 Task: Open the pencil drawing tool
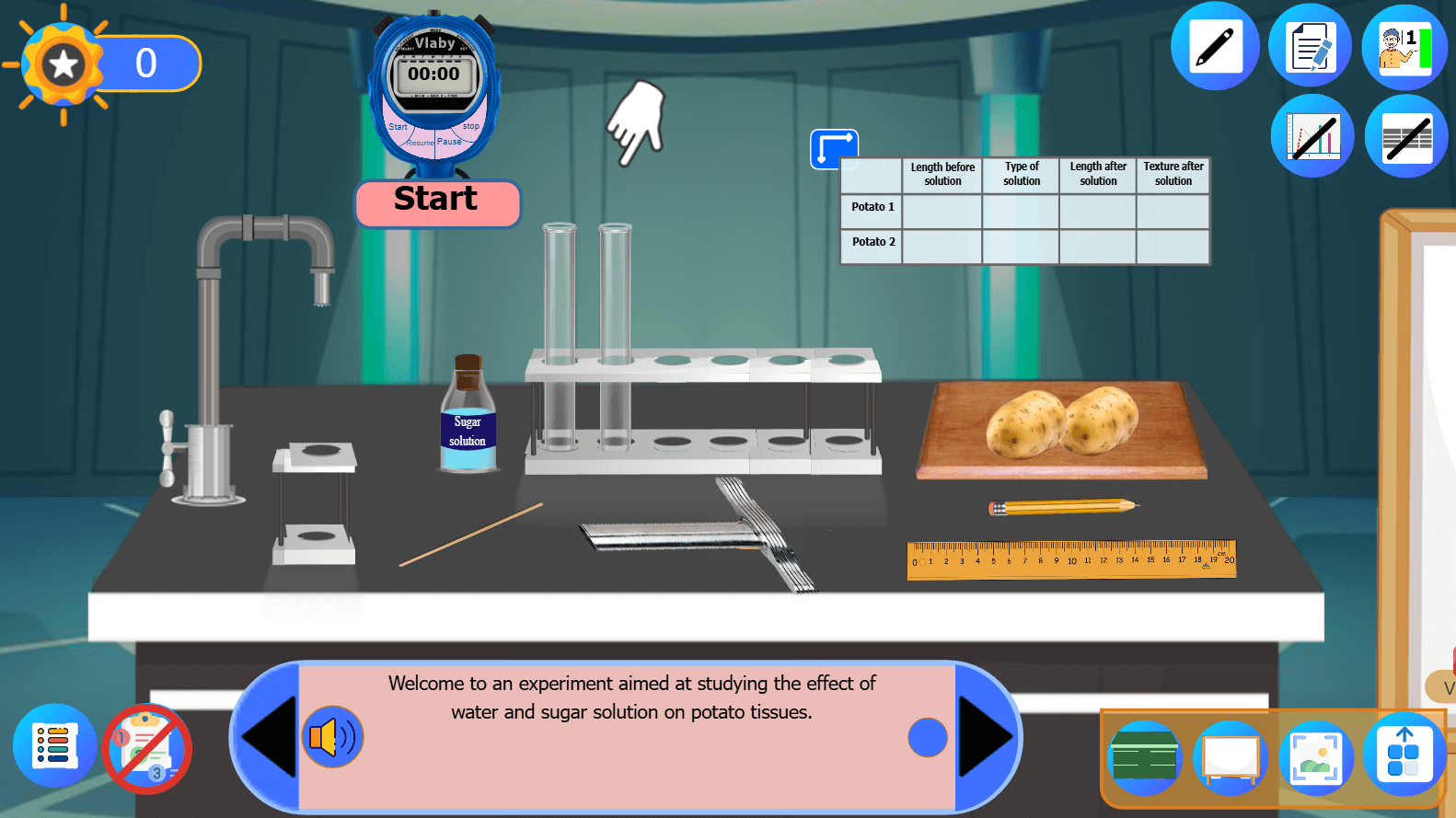point(1214,47)
